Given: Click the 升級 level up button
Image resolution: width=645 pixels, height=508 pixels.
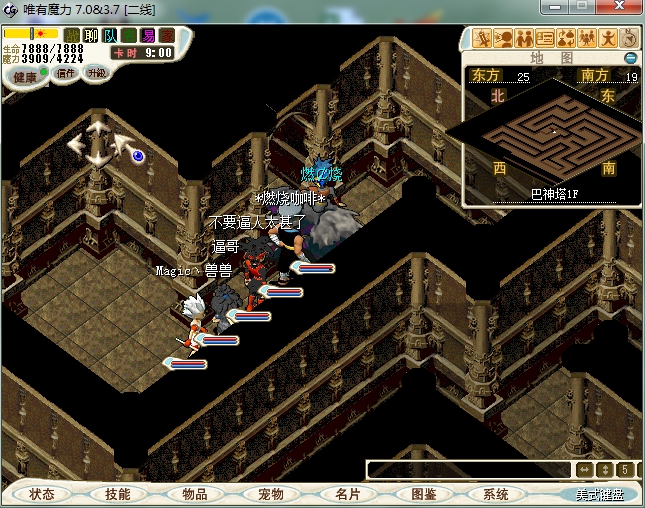Looking at the screenshot, I should (x=97, y=73).
